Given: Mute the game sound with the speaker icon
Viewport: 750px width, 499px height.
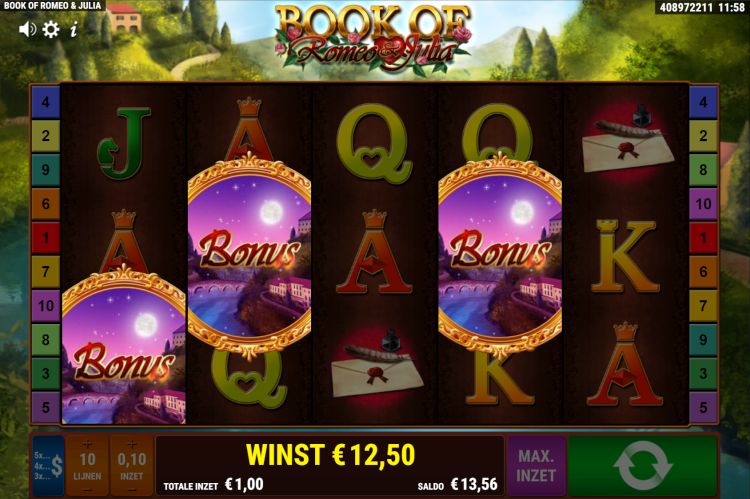Looking at the screenshot, I should pyautogui.click(x=27, y=29).
